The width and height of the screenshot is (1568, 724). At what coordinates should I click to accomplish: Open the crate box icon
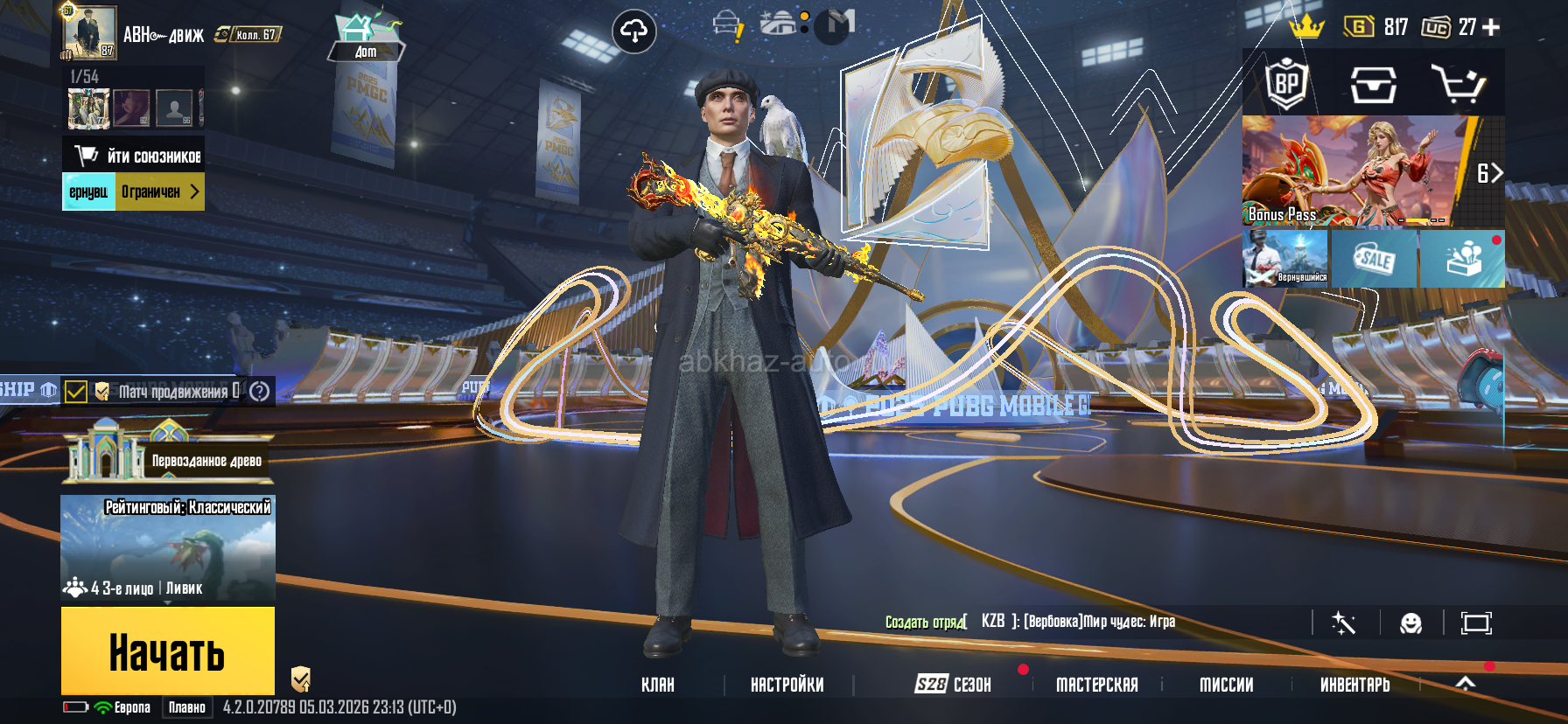(1373, 84)
